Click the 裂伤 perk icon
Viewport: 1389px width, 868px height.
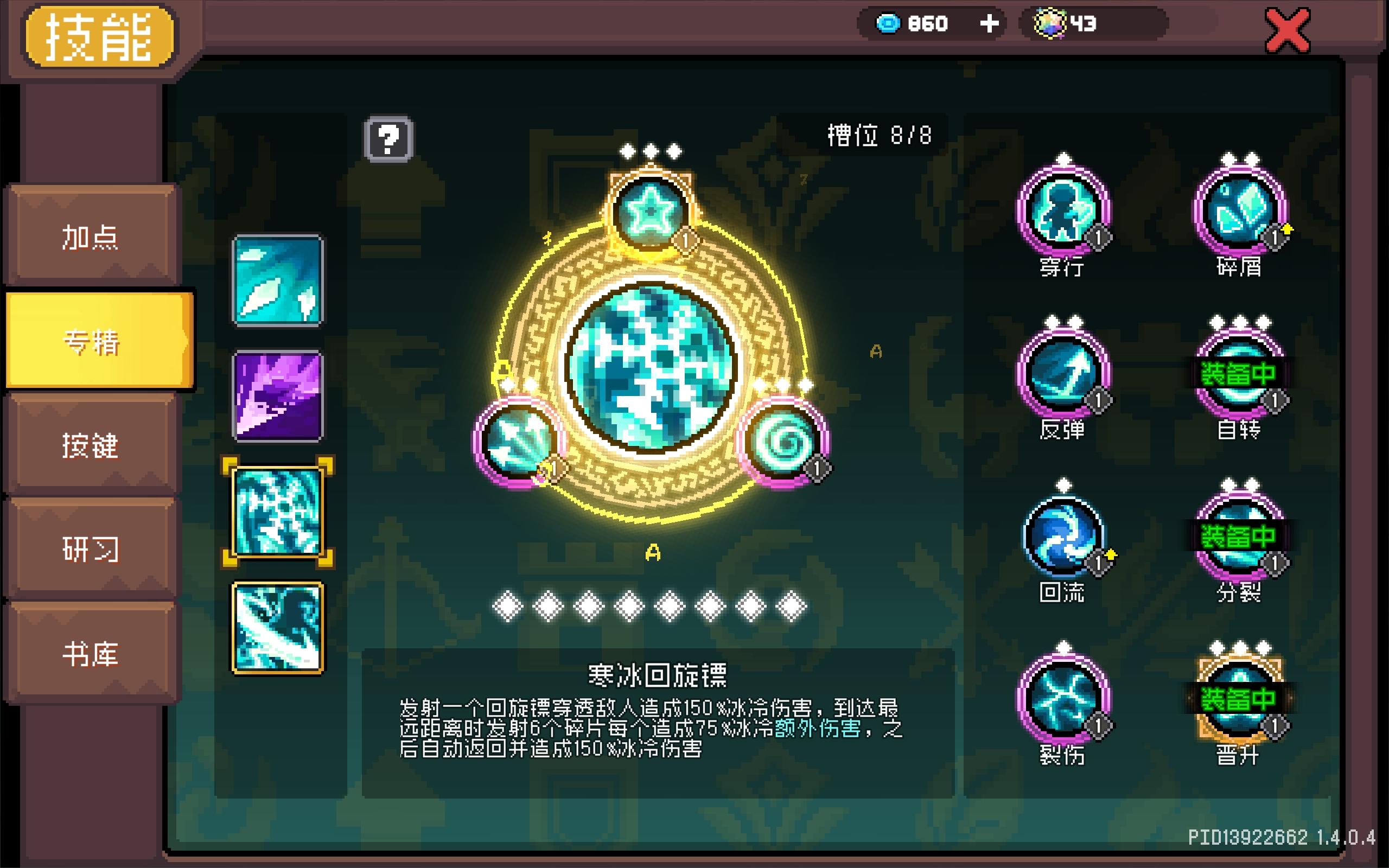pos(1065,698)
